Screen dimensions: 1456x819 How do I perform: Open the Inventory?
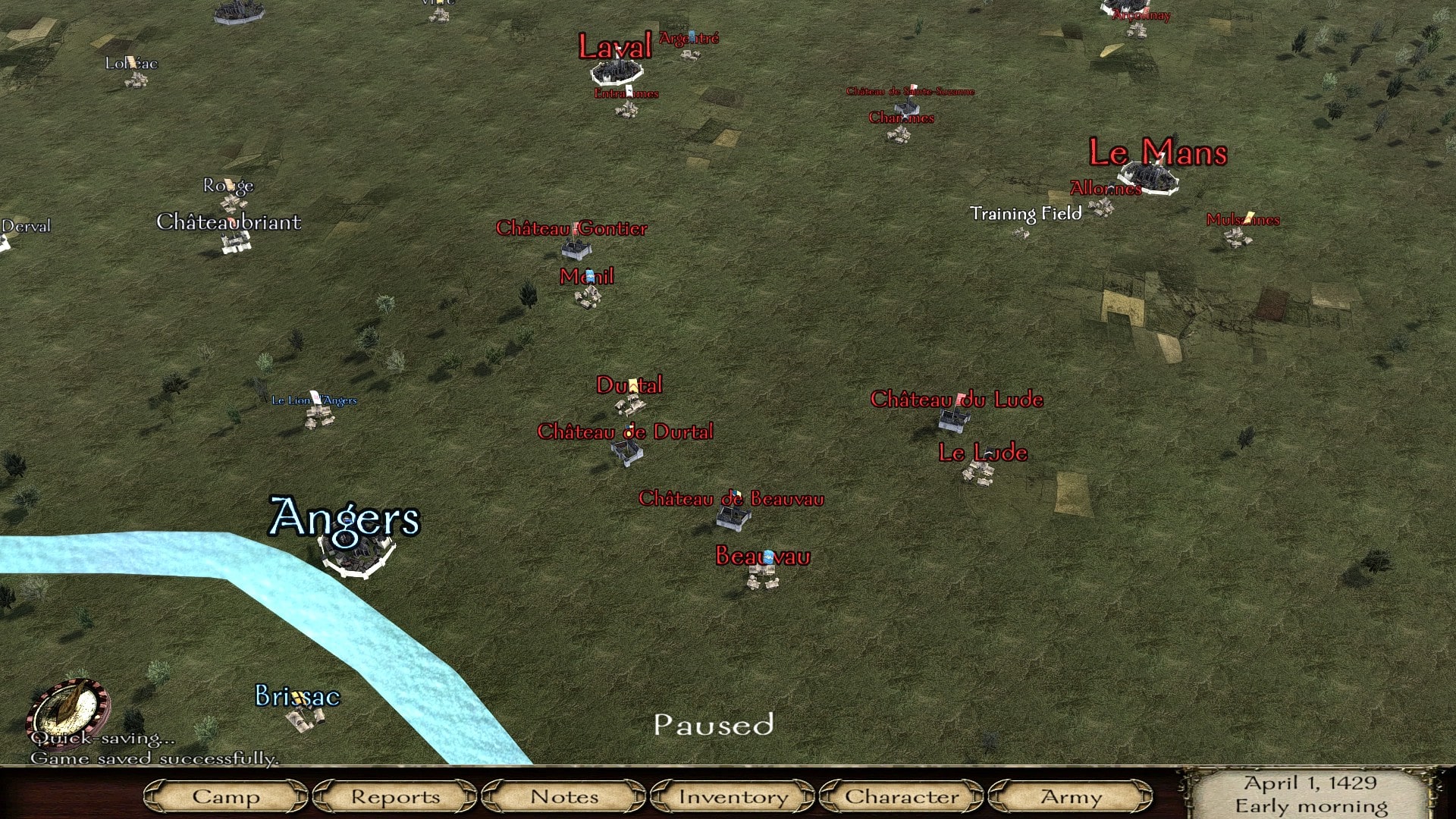[733, 797]
